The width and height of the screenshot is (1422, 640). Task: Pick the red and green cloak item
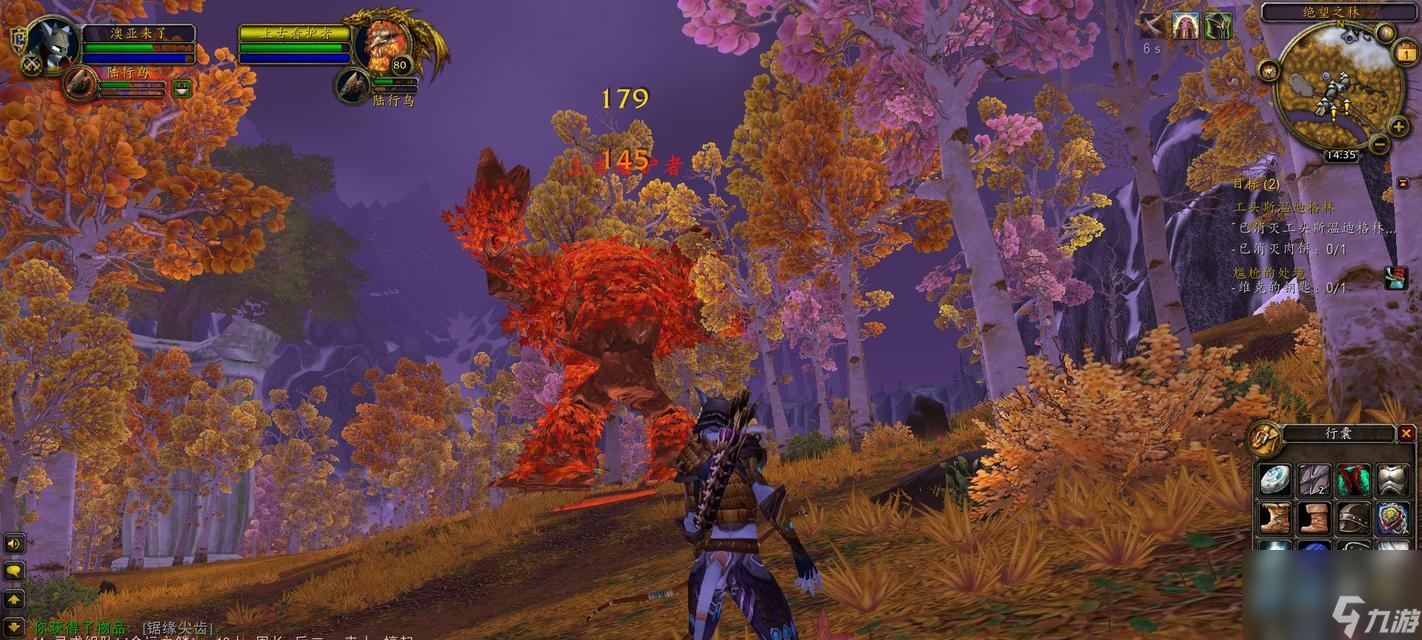(1353, 480)
